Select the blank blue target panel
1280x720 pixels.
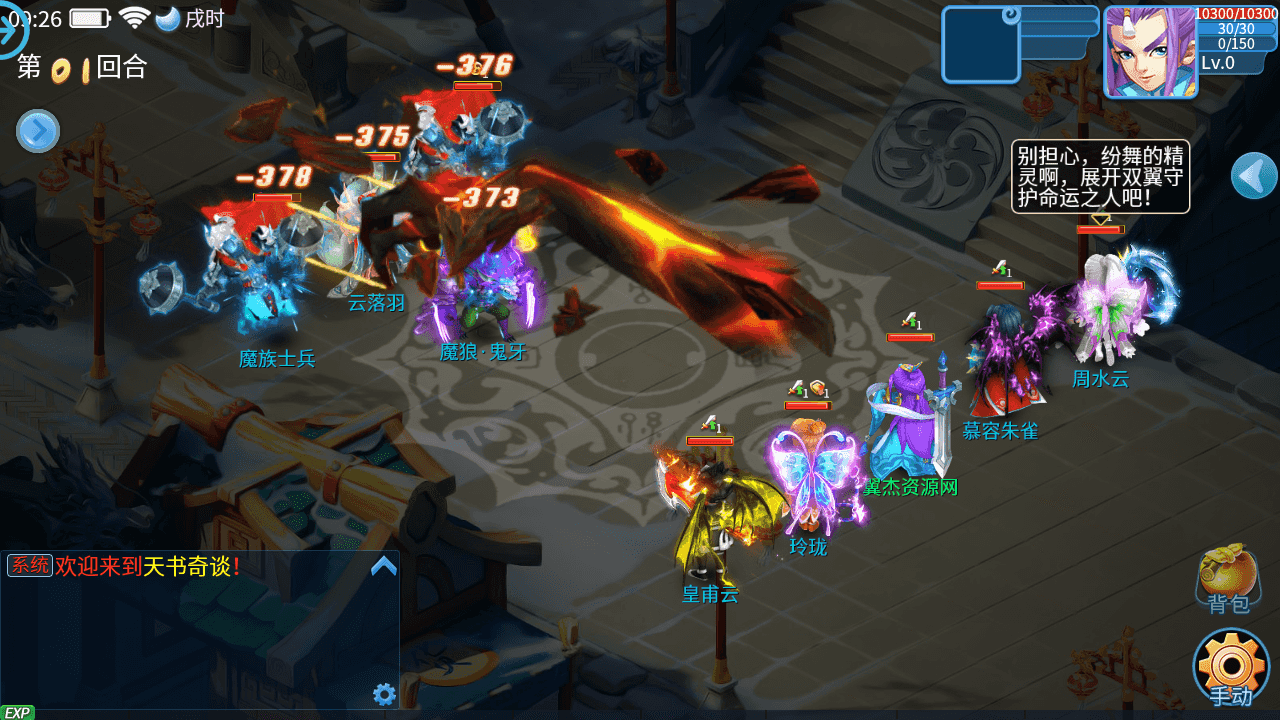(x=980, y=45)
